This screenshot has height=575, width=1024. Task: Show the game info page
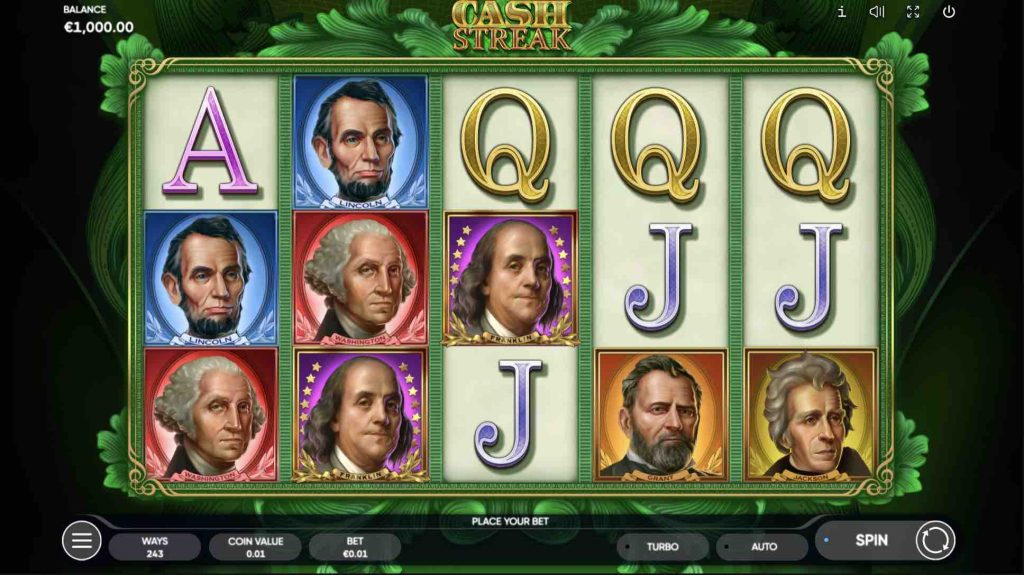click(x=842, y=12)
